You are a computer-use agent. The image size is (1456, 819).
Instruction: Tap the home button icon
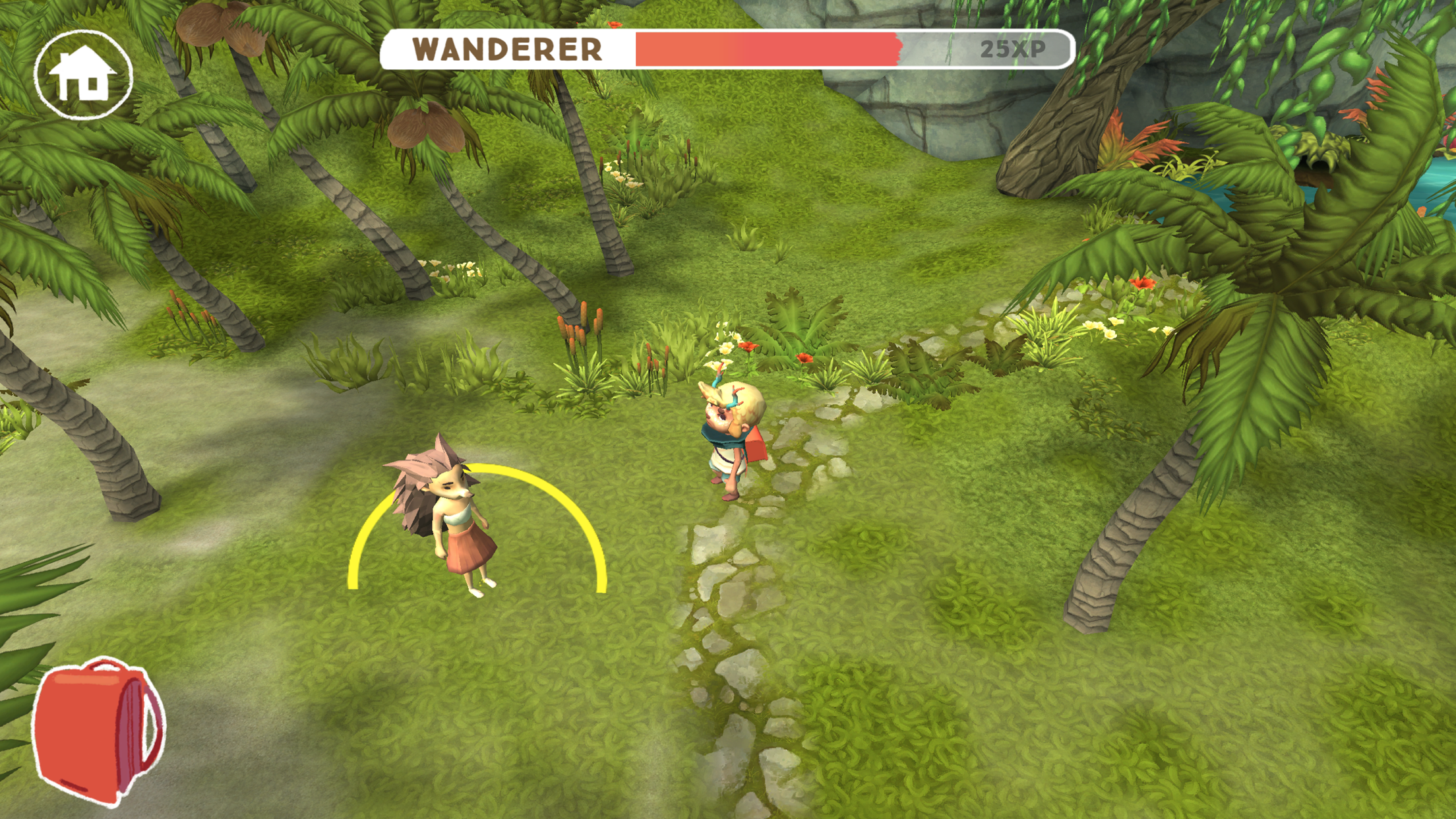pyautogui.click(x=83, y=75)
